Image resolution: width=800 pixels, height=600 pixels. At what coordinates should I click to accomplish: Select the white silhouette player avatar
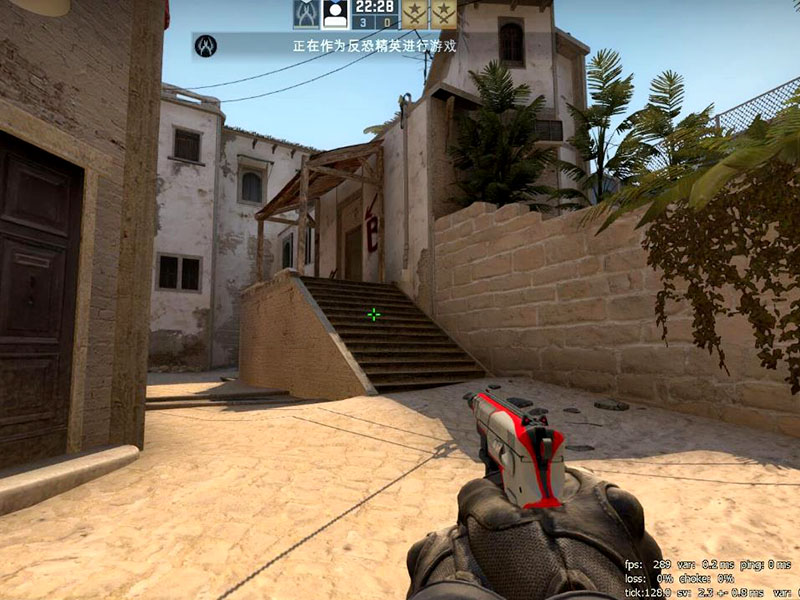pos(335,13)
